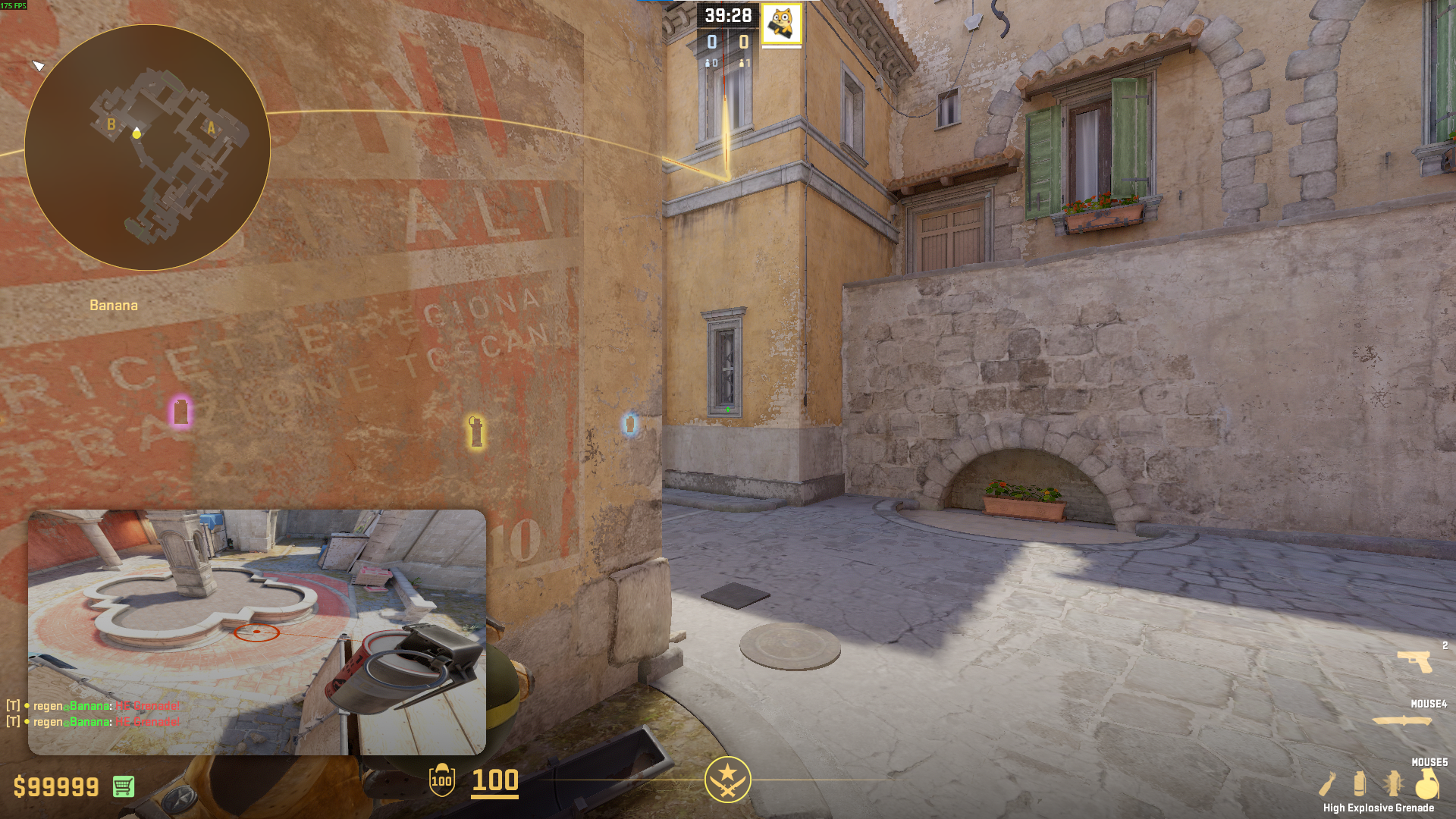Click the player avatar beside the scoreboard
Viewport: 1456px width, 819px height.
(781, 24)
